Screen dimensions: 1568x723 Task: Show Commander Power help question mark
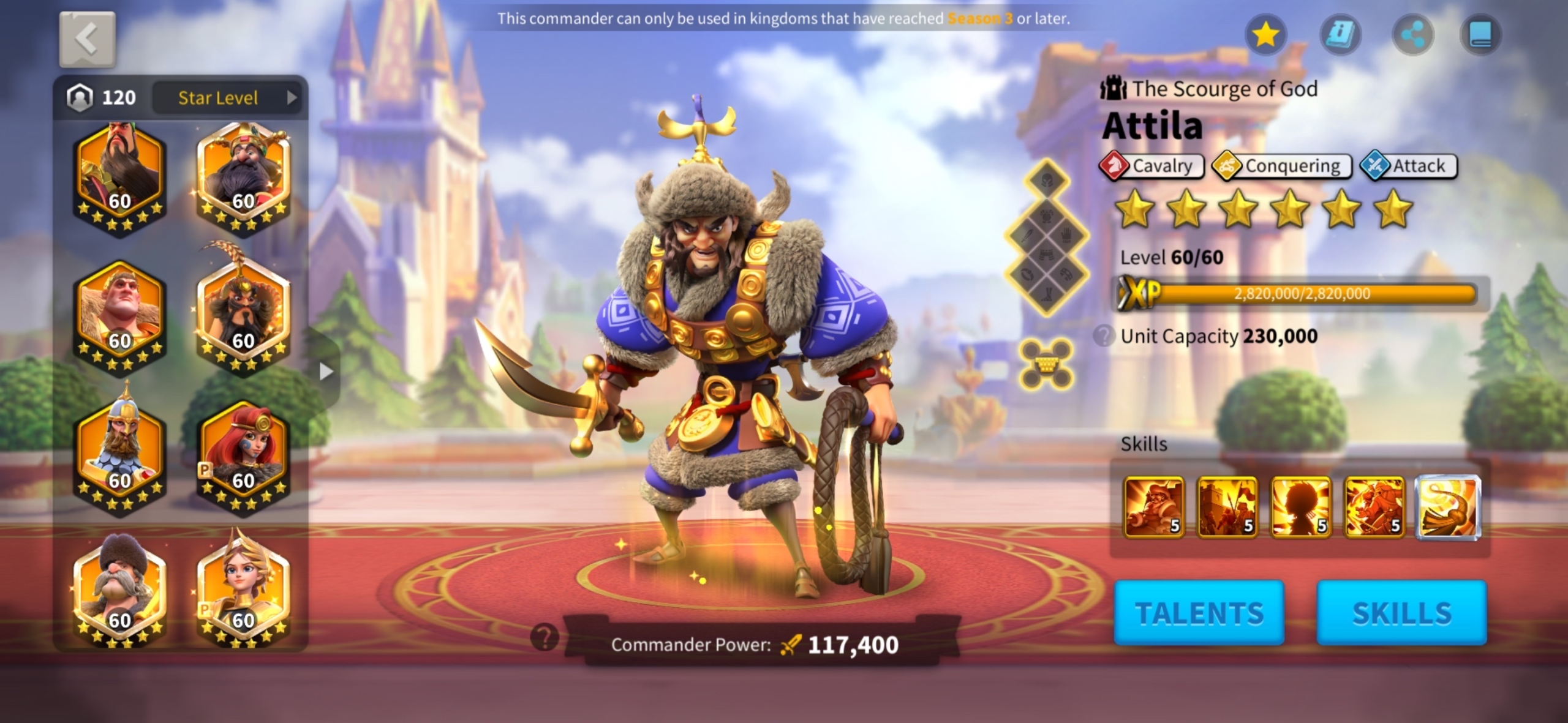[545, 638]
